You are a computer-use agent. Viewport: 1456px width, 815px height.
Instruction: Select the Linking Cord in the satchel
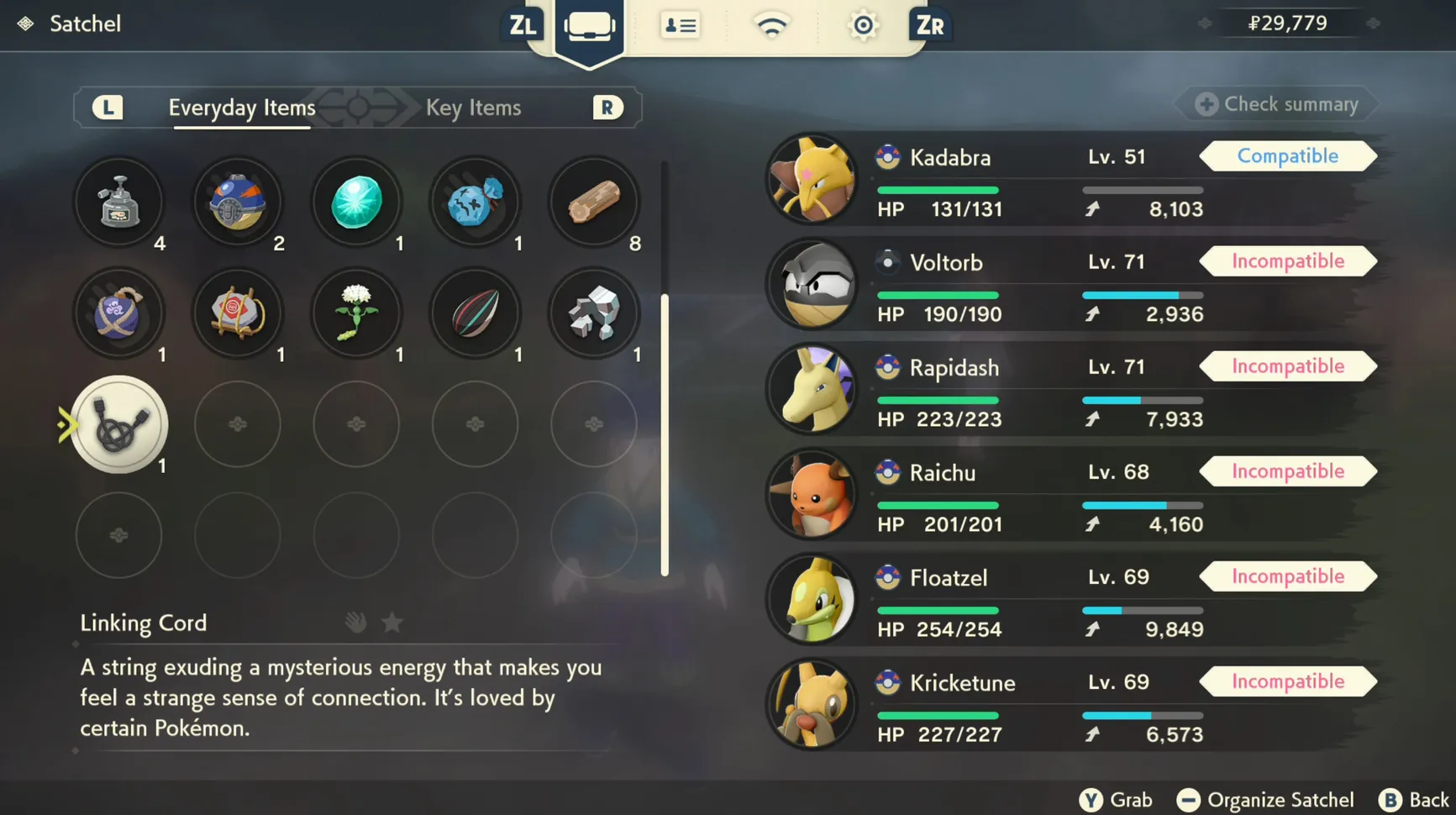pyautogui.click(x=119, y=425)
